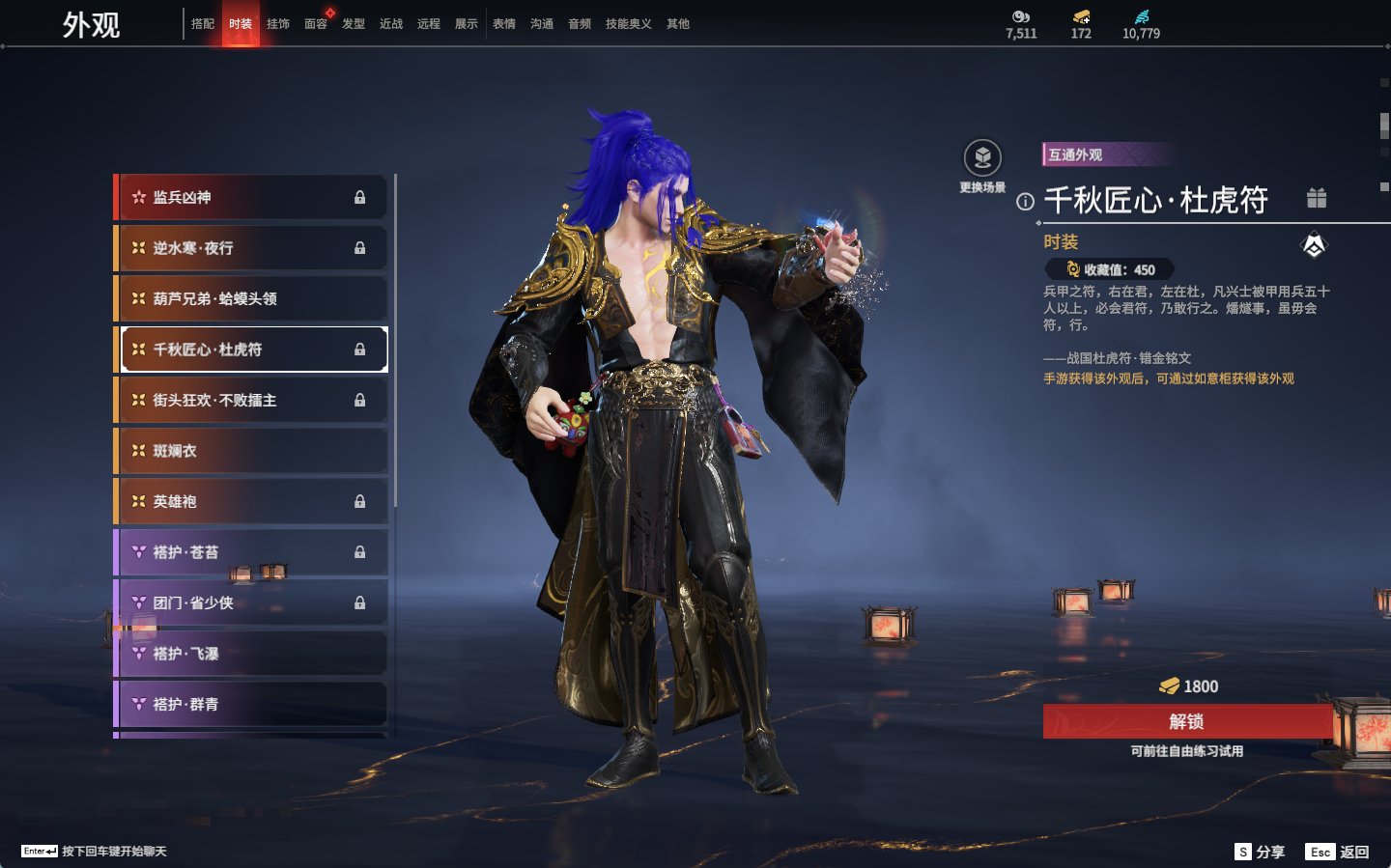Change the scene with 更换场景
The width and height of the screenshot is (1391, 868).
pos(982,158)
